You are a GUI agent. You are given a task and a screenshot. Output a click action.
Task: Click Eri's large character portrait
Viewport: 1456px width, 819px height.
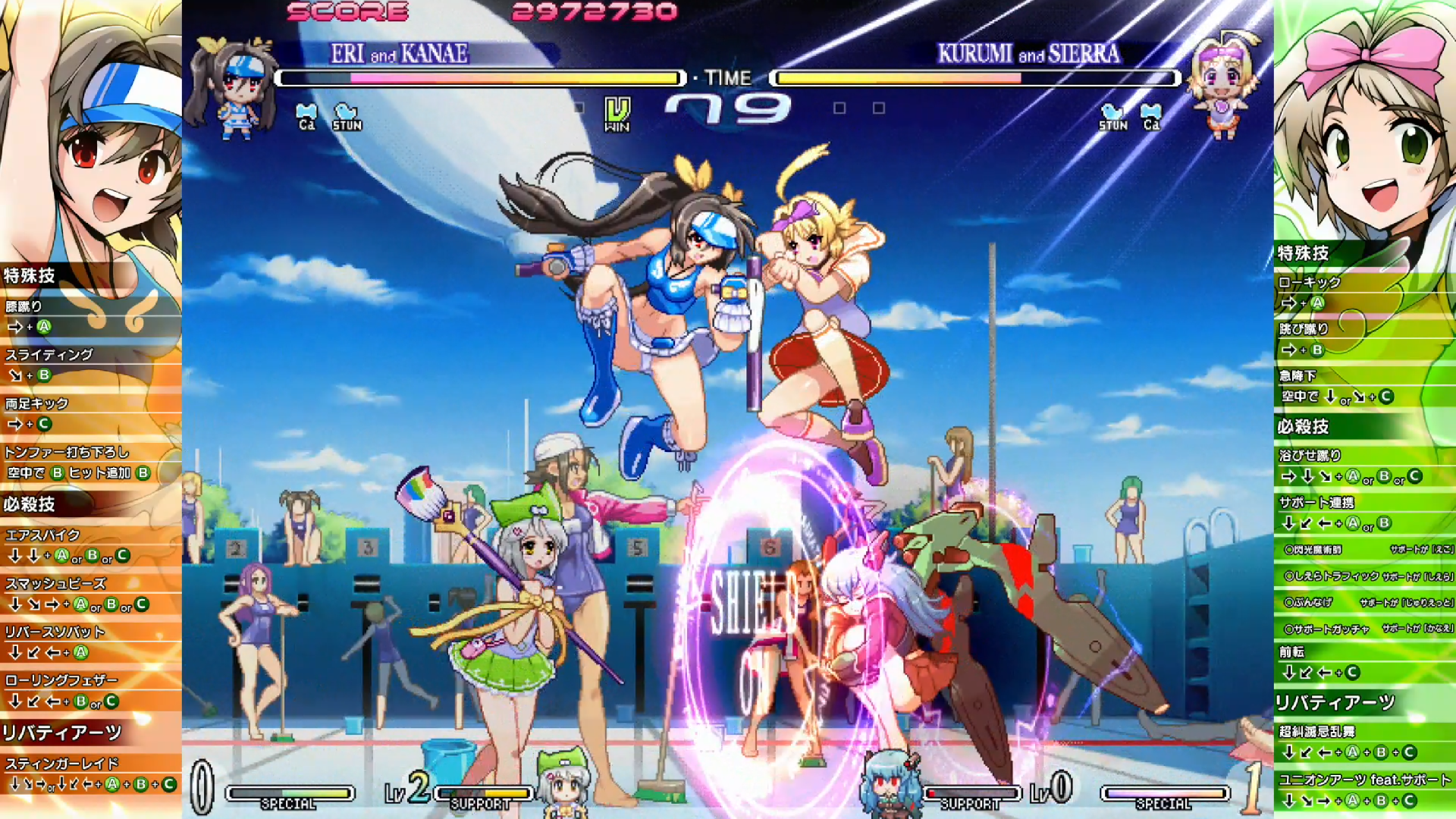click(x=91, y=129)
